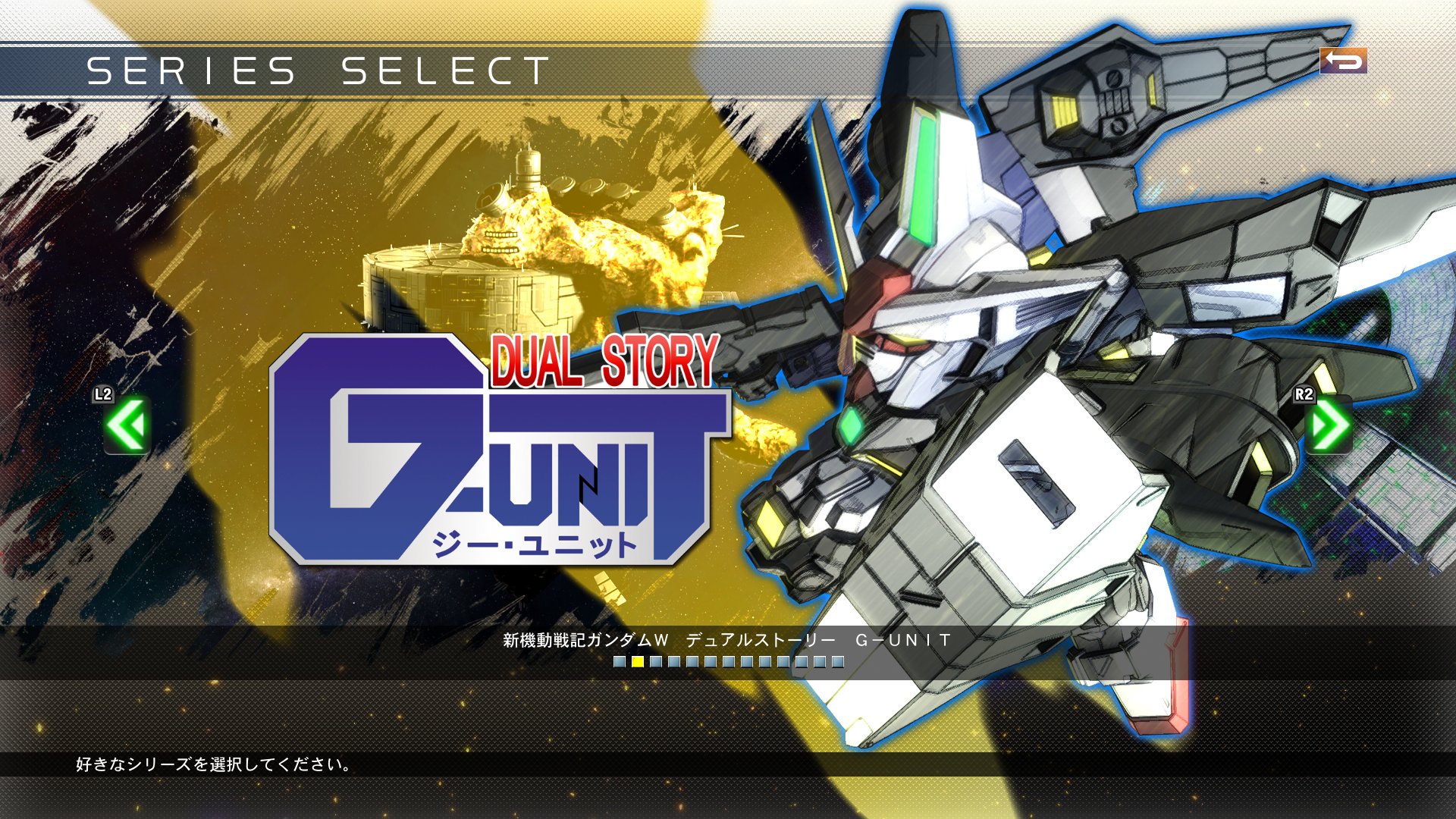
Task: Expand the third series indicator square
Action: pyautogui.click(x=655, y=661)
